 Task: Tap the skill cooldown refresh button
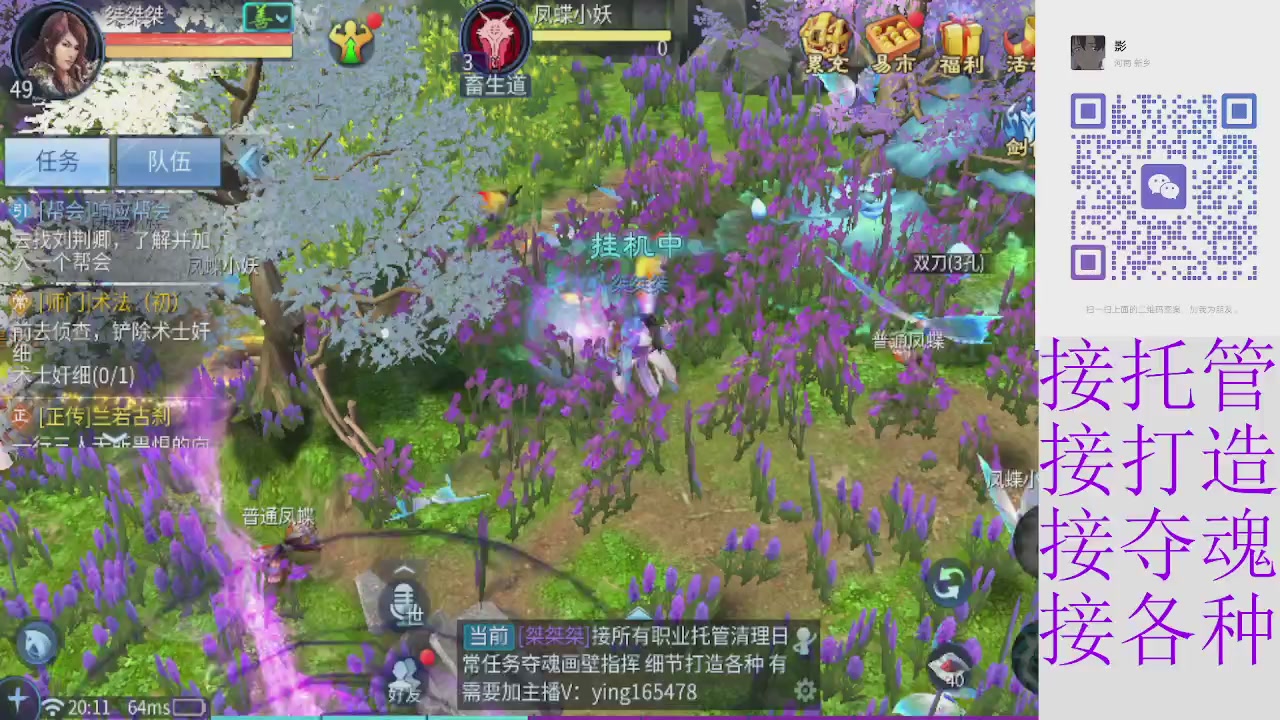click(x=948, y=585)
